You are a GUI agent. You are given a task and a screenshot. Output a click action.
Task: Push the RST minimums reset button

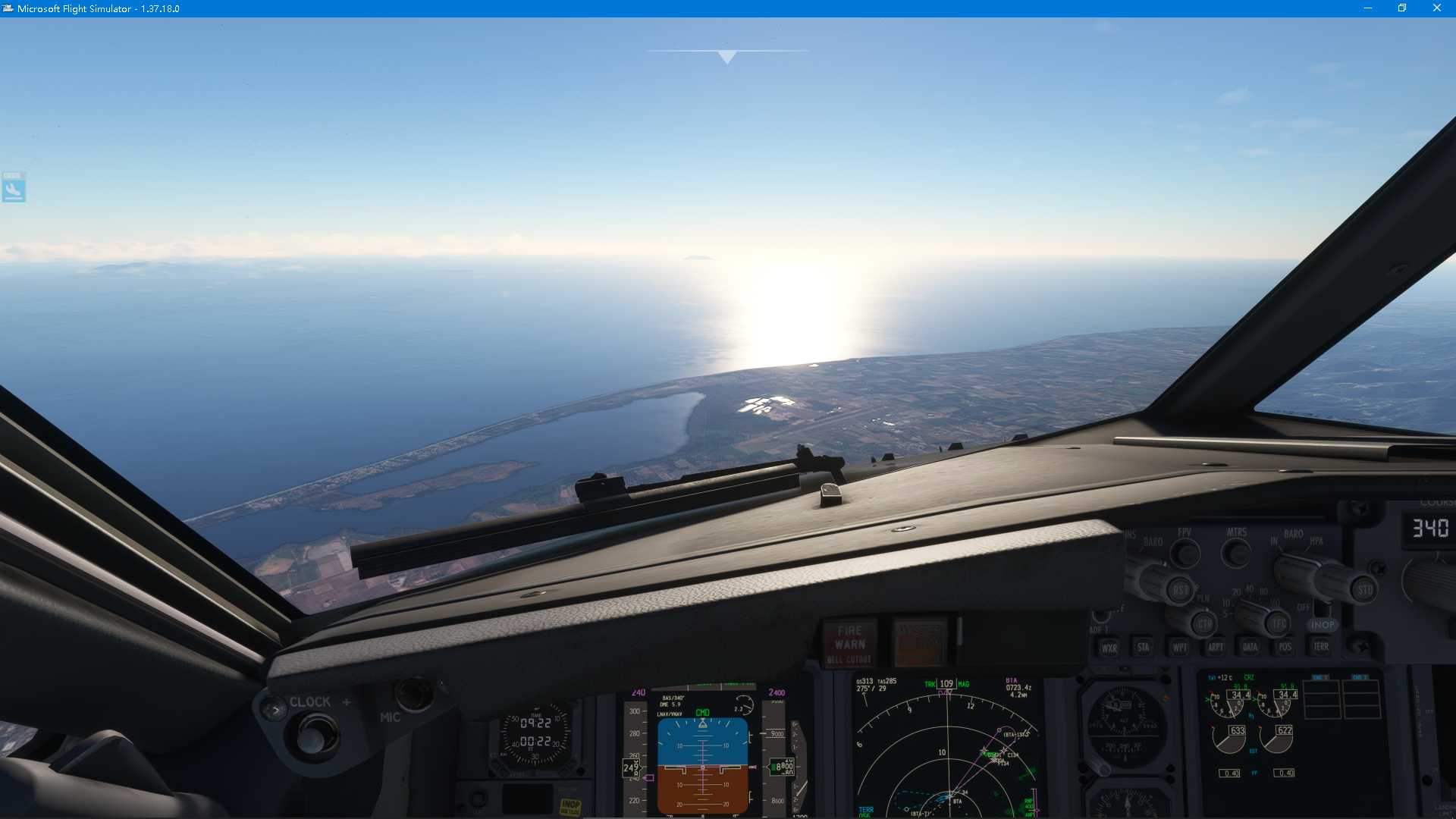(x=1180, y=590)
